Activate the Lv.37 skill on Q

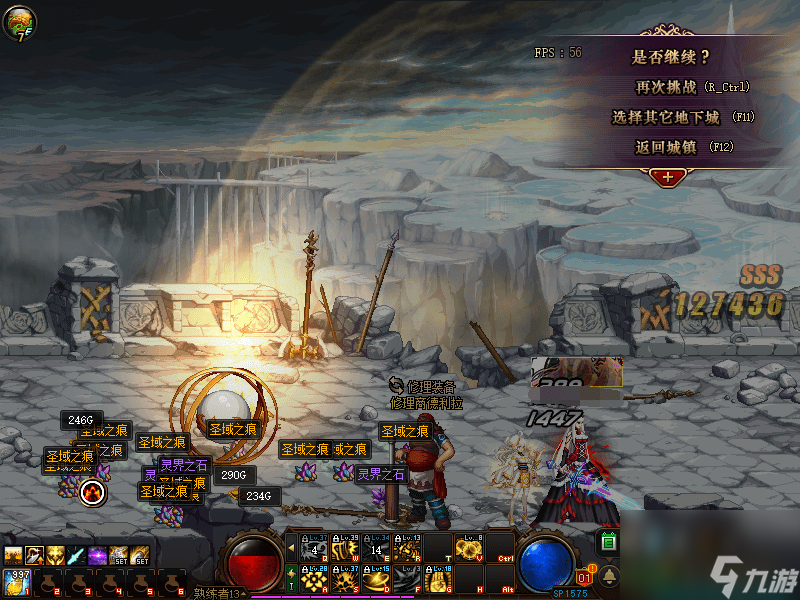[315, 548]
